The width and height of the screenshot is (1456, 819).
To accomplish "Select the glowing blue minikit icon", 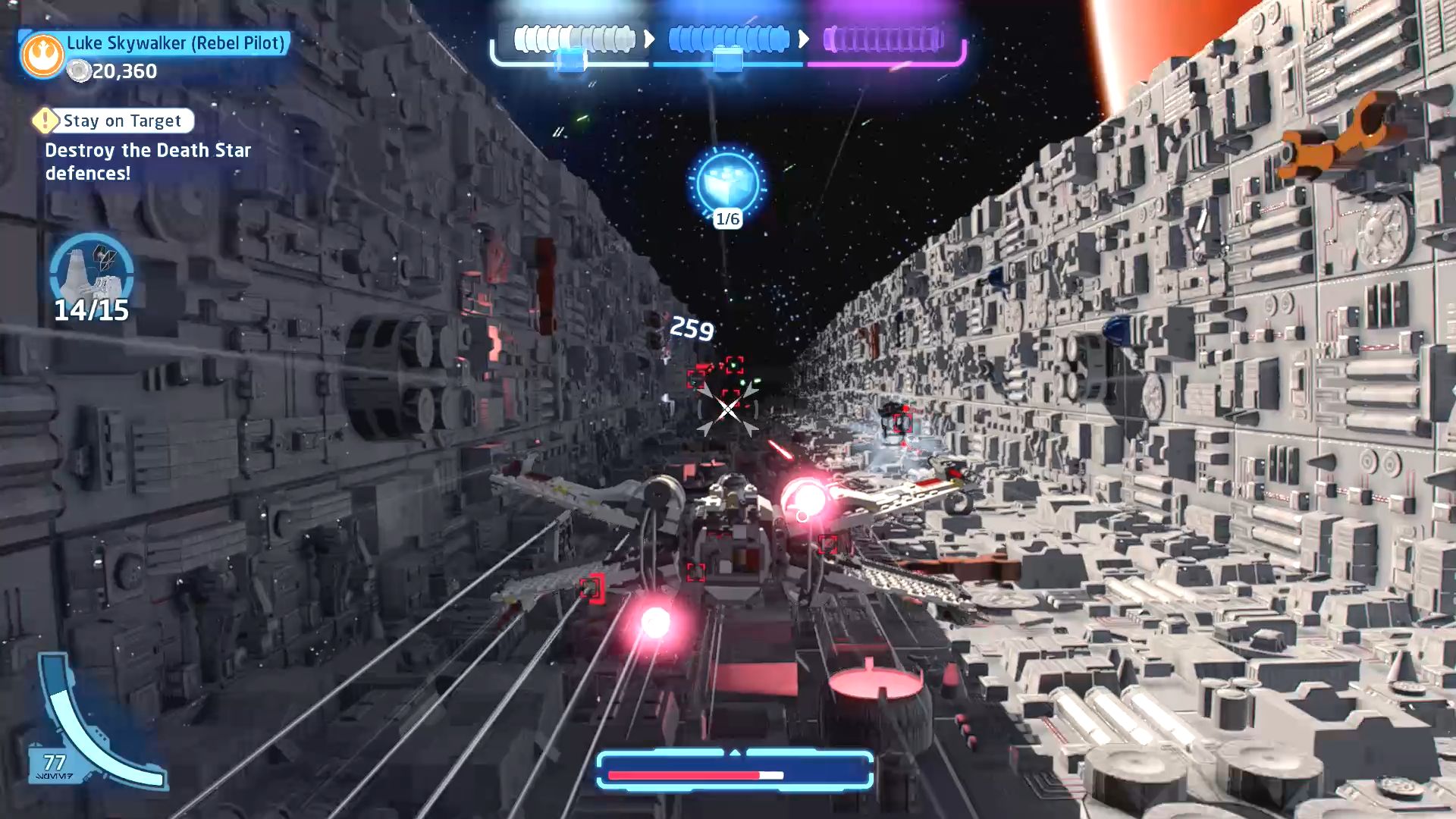I will point(726,183).
